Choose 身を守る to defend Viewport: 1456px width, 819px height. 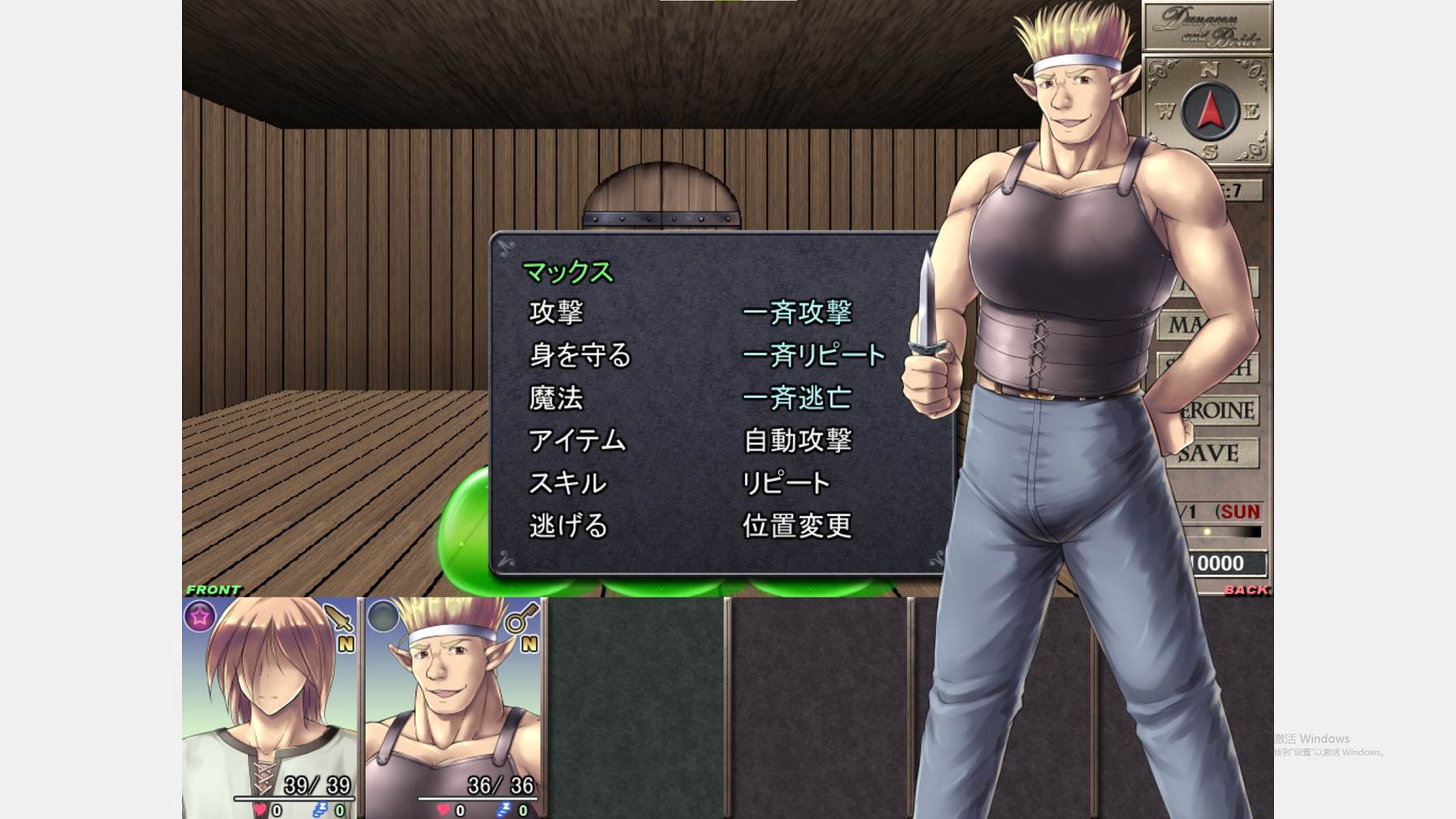pyautogui.click(x=580, y=355)
